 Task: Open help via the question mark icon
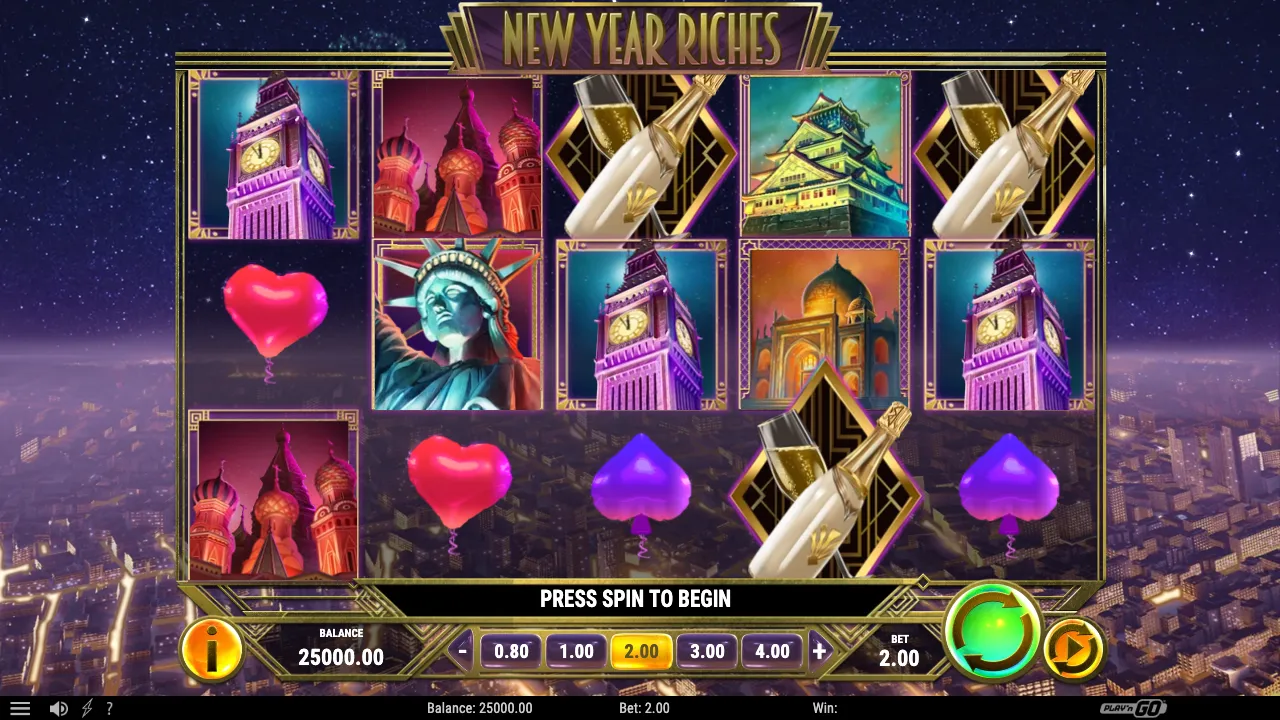click(110, 708)
